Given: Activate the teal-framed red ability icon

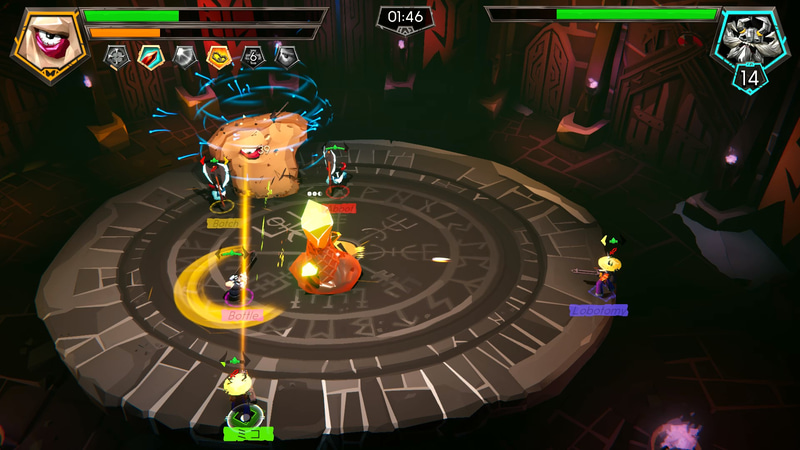Looking at the screenshot, I should pos(150,57).
